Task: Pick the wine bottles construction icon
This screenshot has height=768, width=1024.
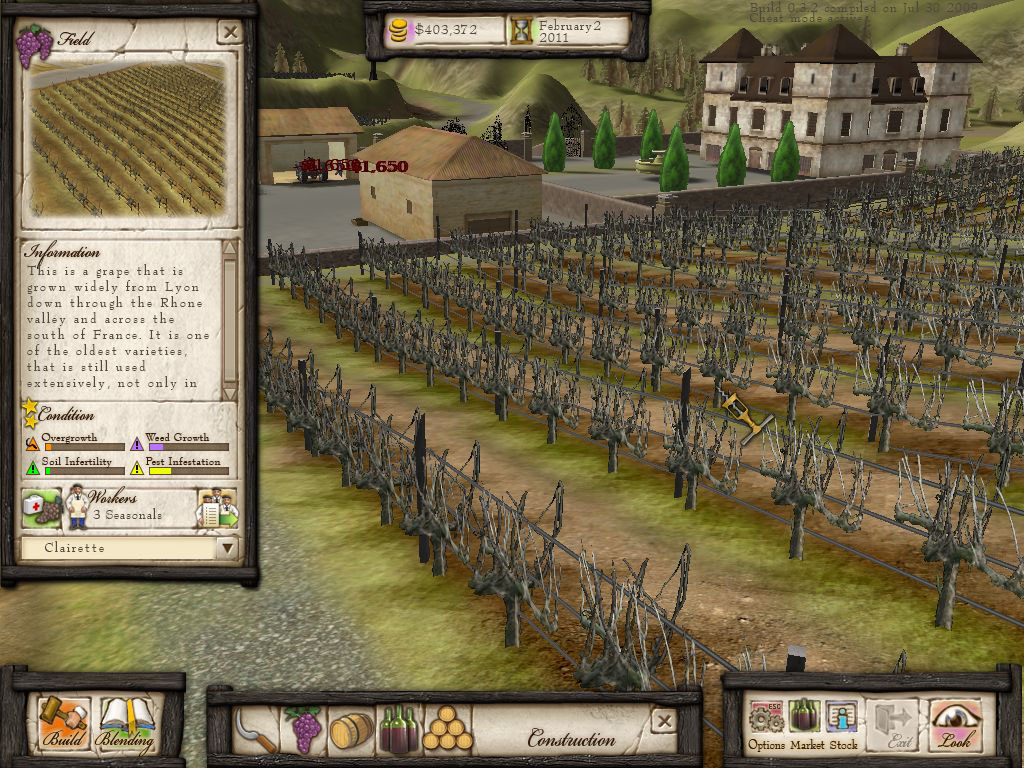Action: (x=398, y=731)
